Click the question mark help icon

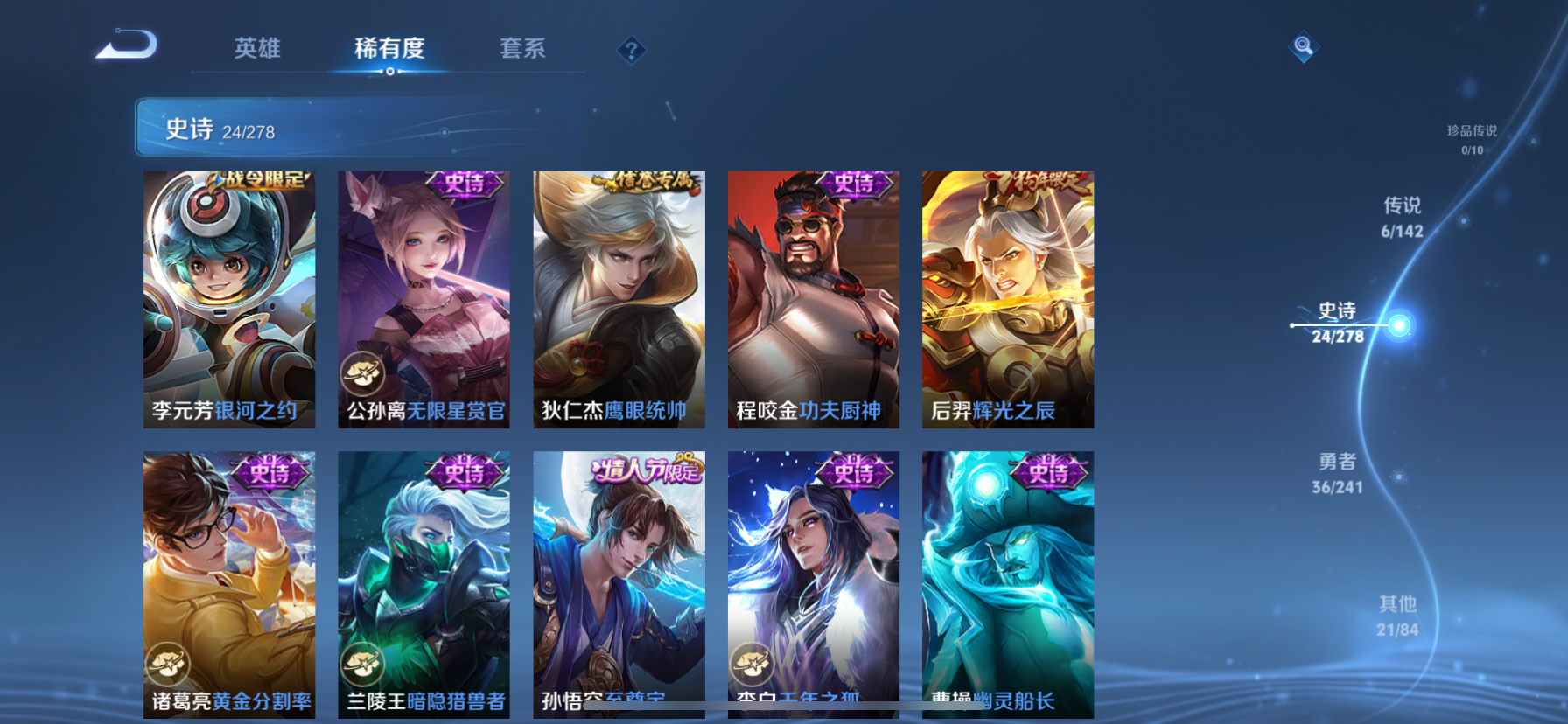tap(632, 50)
